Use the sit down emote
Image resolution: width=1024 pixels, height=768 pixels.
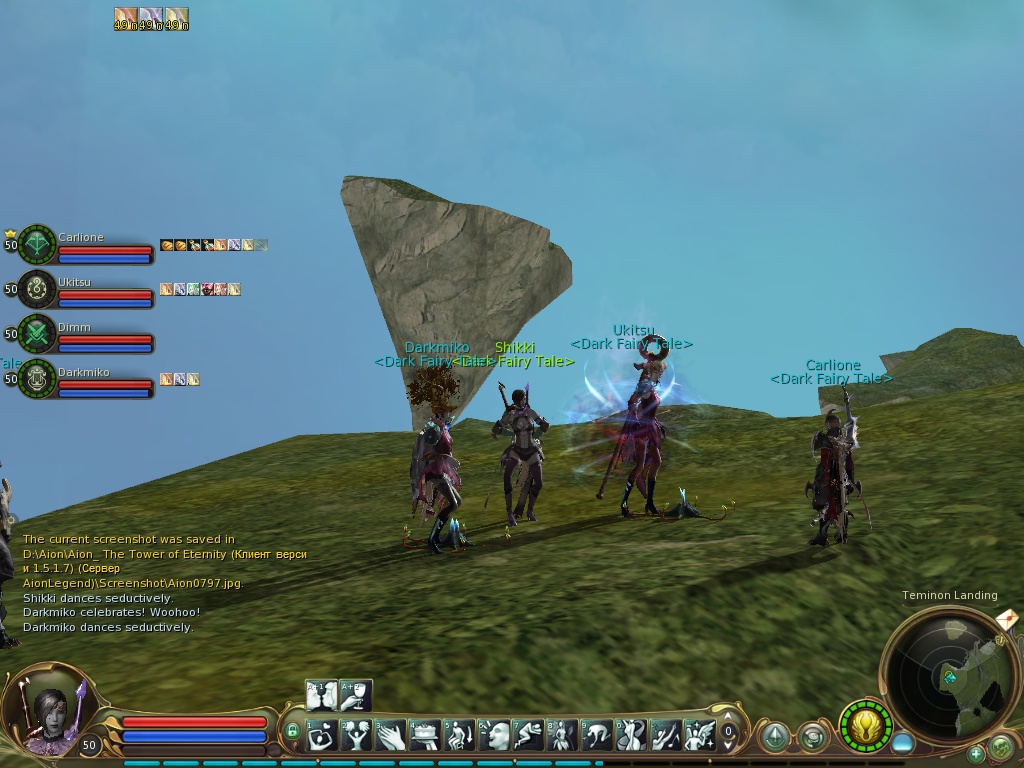(459, 736)
